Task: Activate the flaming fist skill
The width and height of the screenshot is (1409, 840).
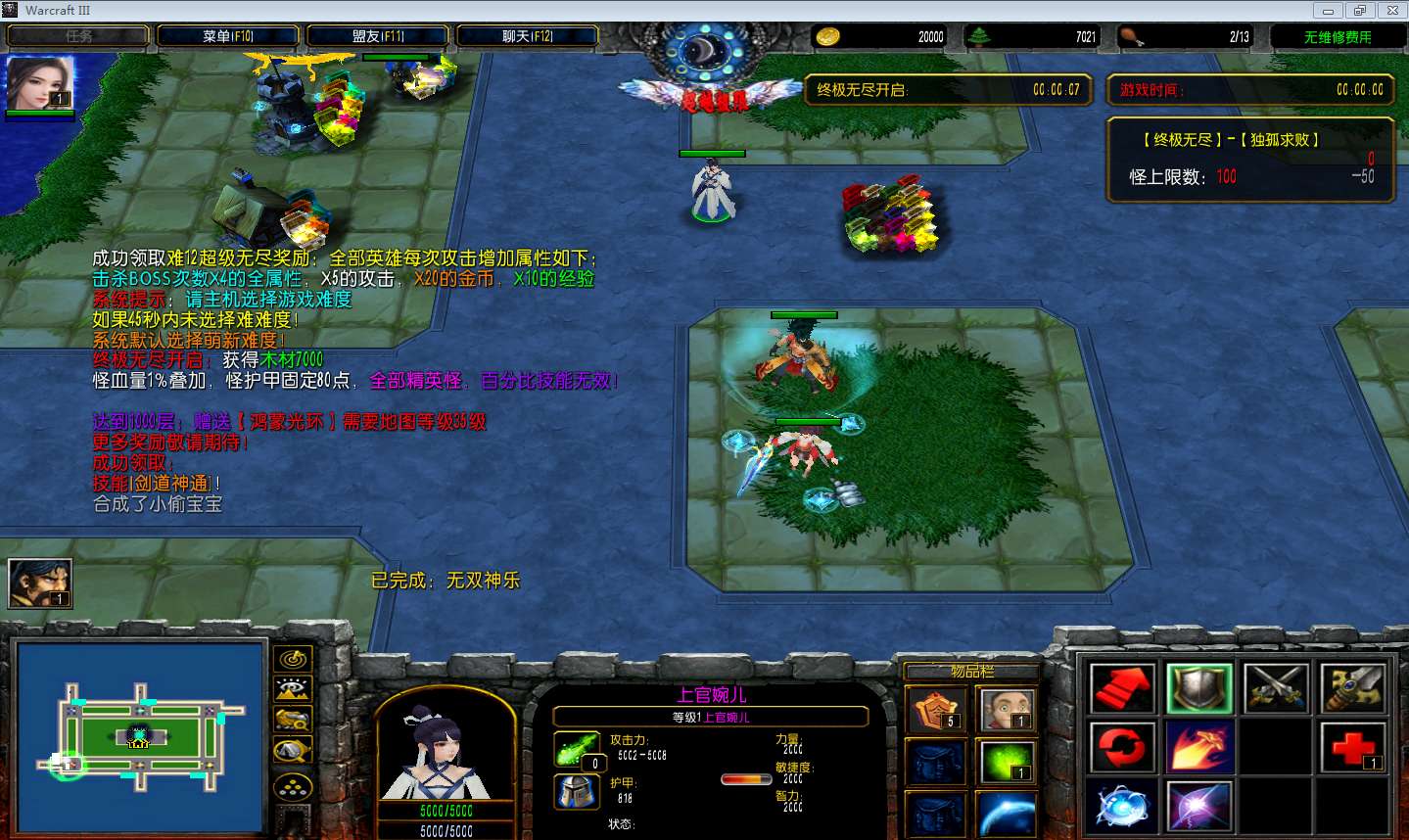Action: 1199,748
